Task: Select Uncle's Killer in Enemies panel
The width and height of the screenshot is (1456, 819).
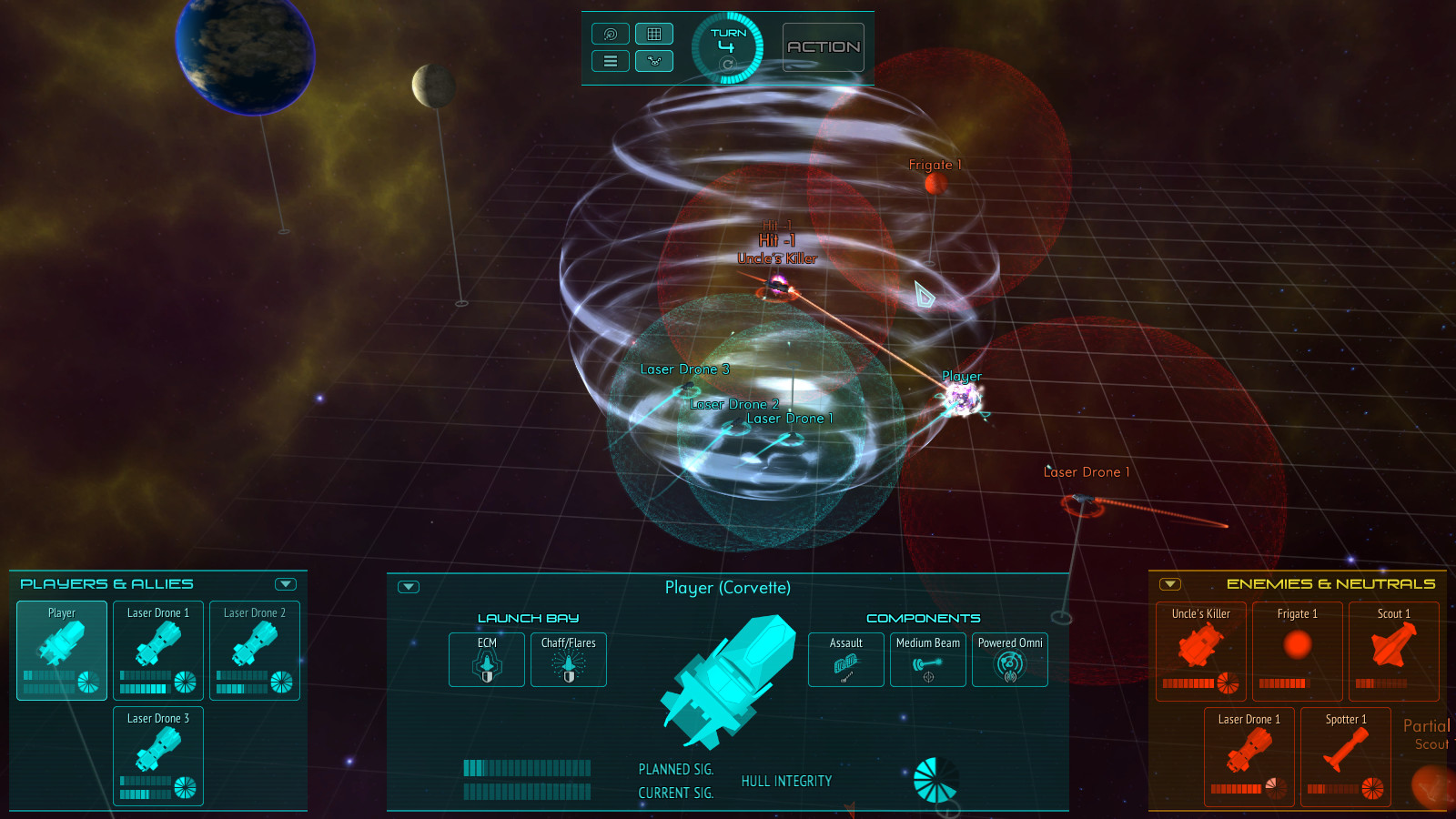Action: tap(1199, 651)
